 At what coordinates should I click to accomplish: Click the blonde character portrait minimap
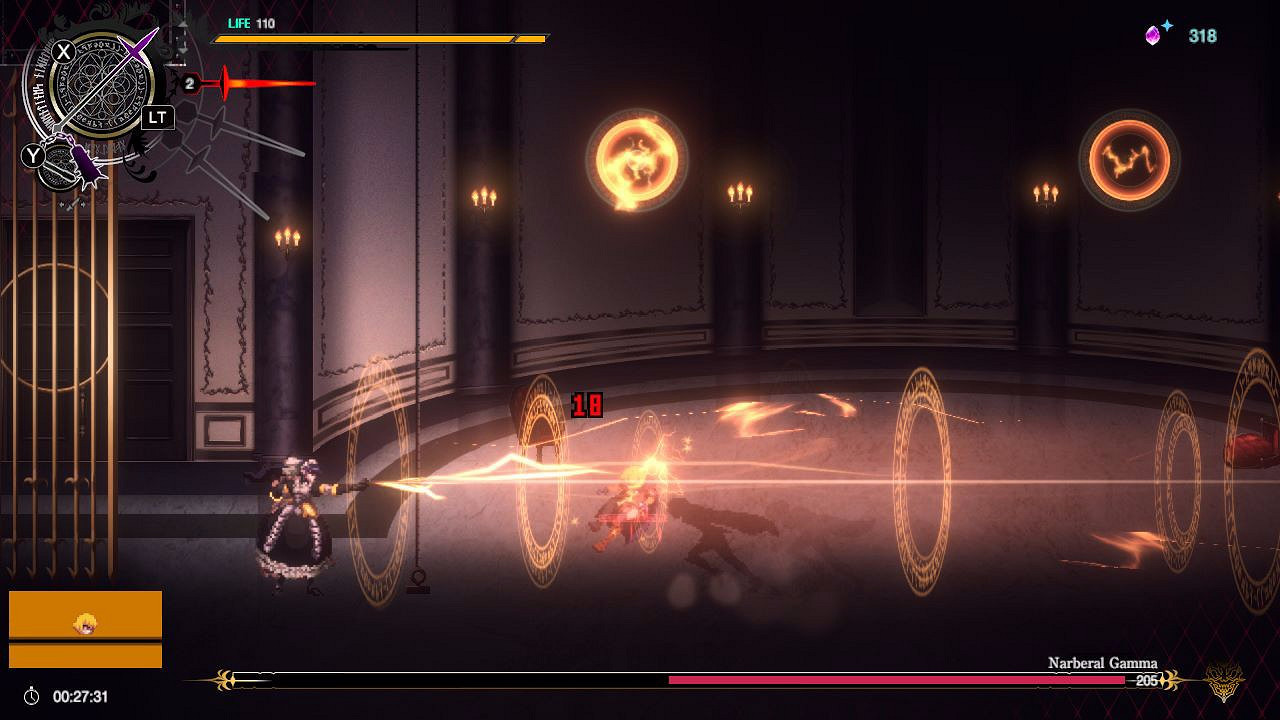pyautogui.click(x=86, y=622)
